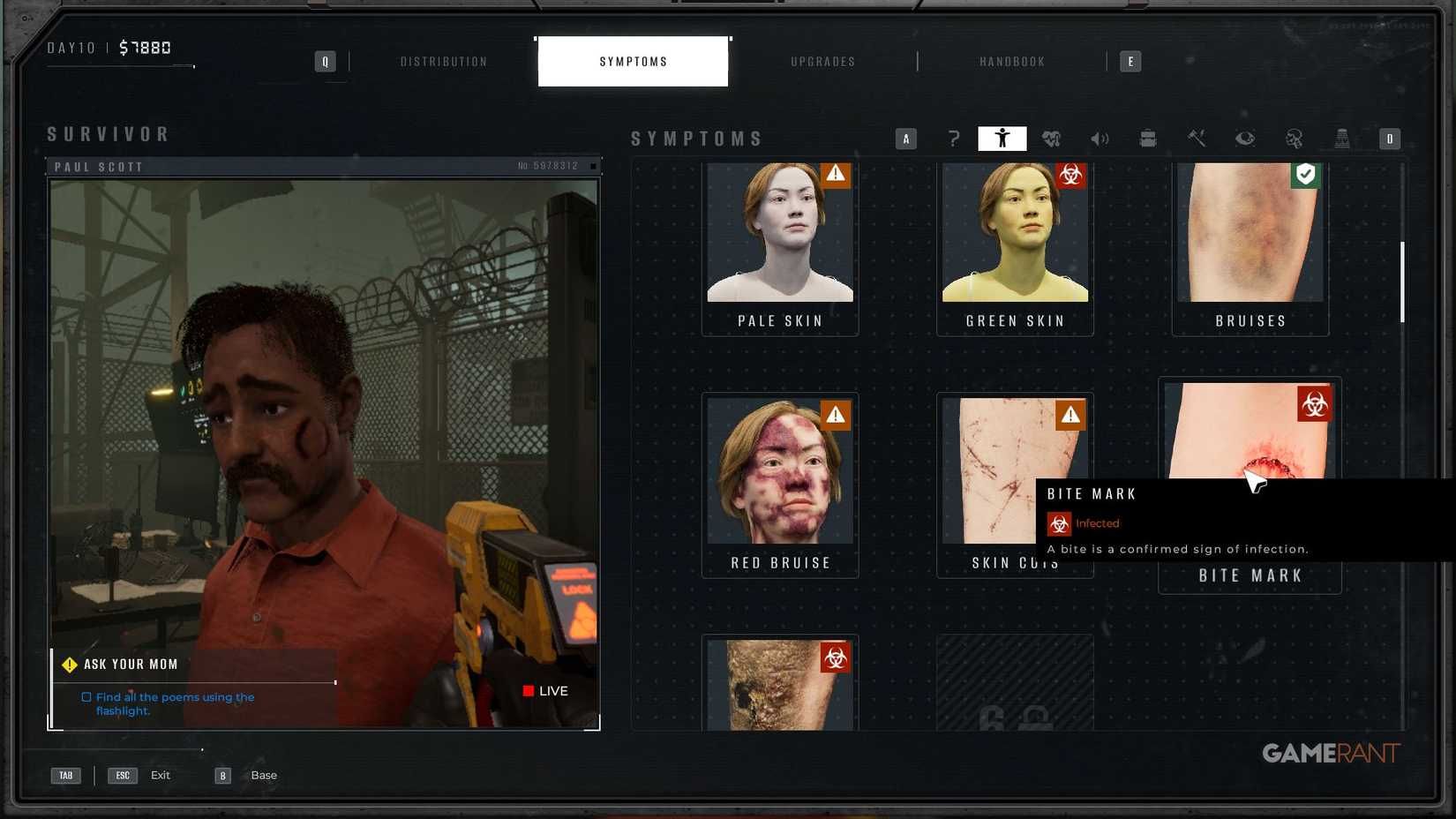Choose the hammer symptom category
The width and height of the screenshot is (1456, 819).
1197,139
